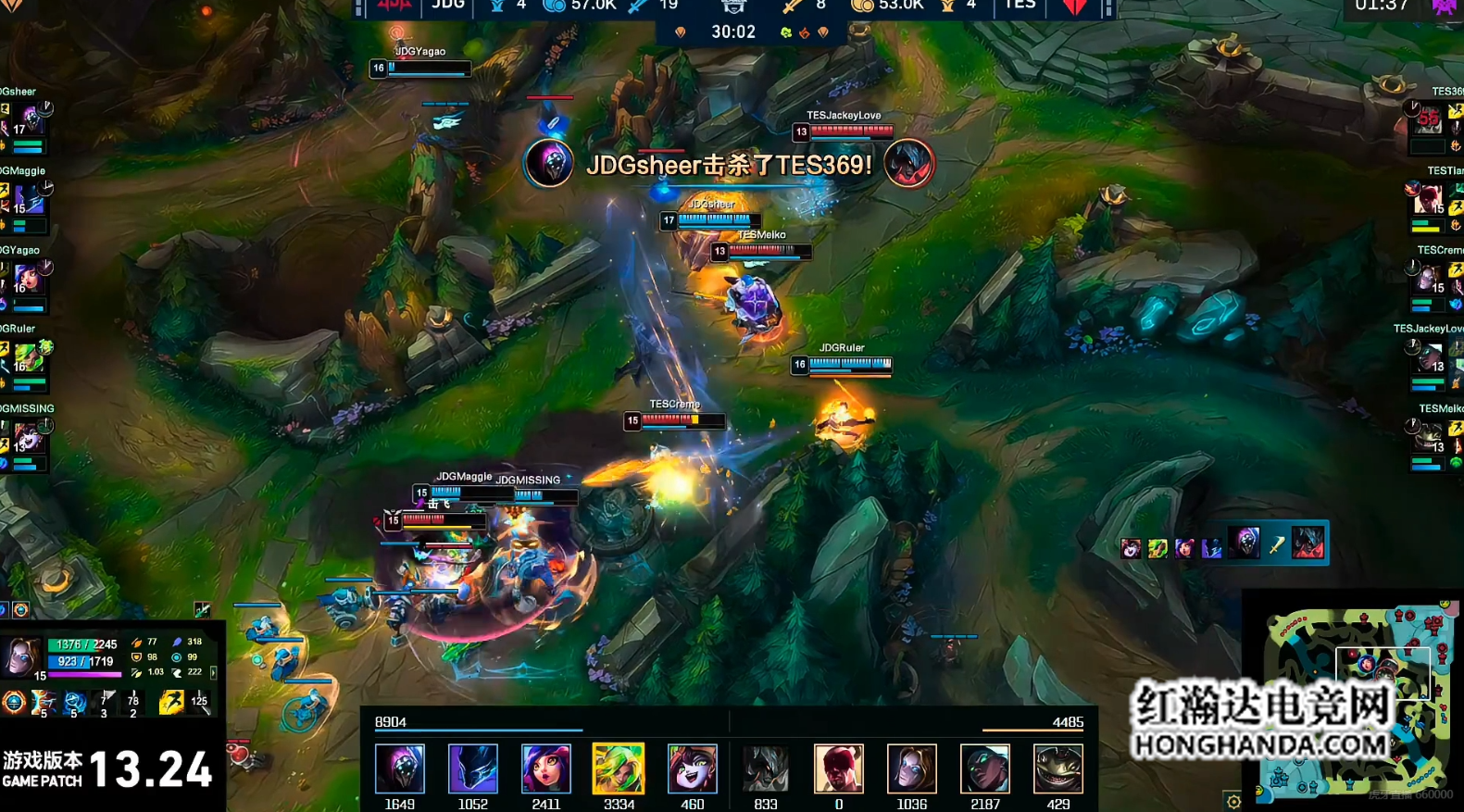Select the greyed-out dead champion portrait
This screenshot has height=812, width=1464.
click(765, 768)
